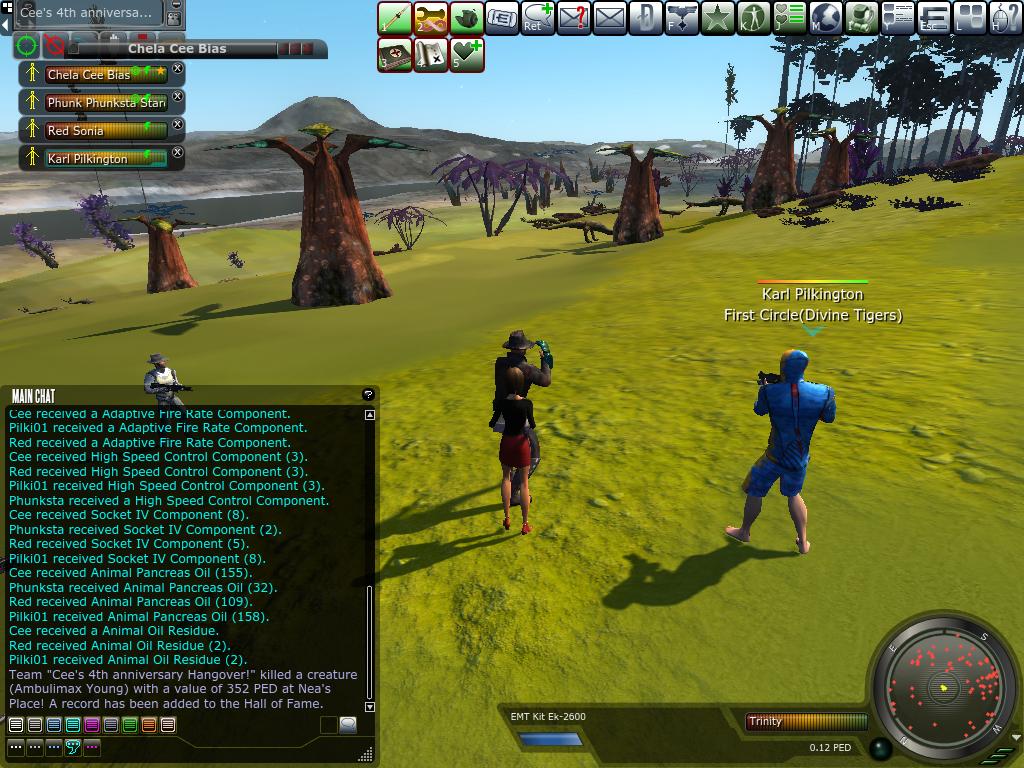Open the mouse help icon

tap(1005, 19)
